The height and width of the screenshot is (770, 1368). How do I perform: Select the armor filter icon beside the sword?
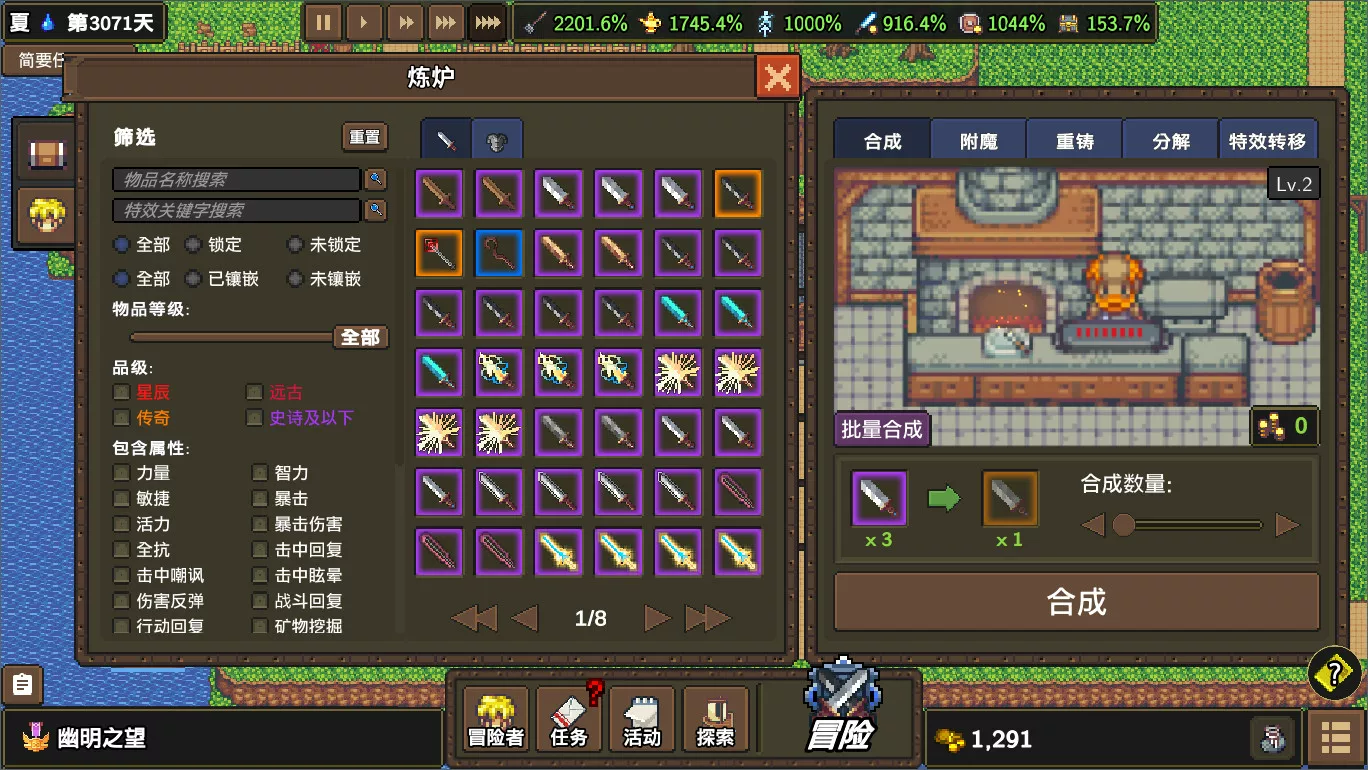tap(497, 138)
